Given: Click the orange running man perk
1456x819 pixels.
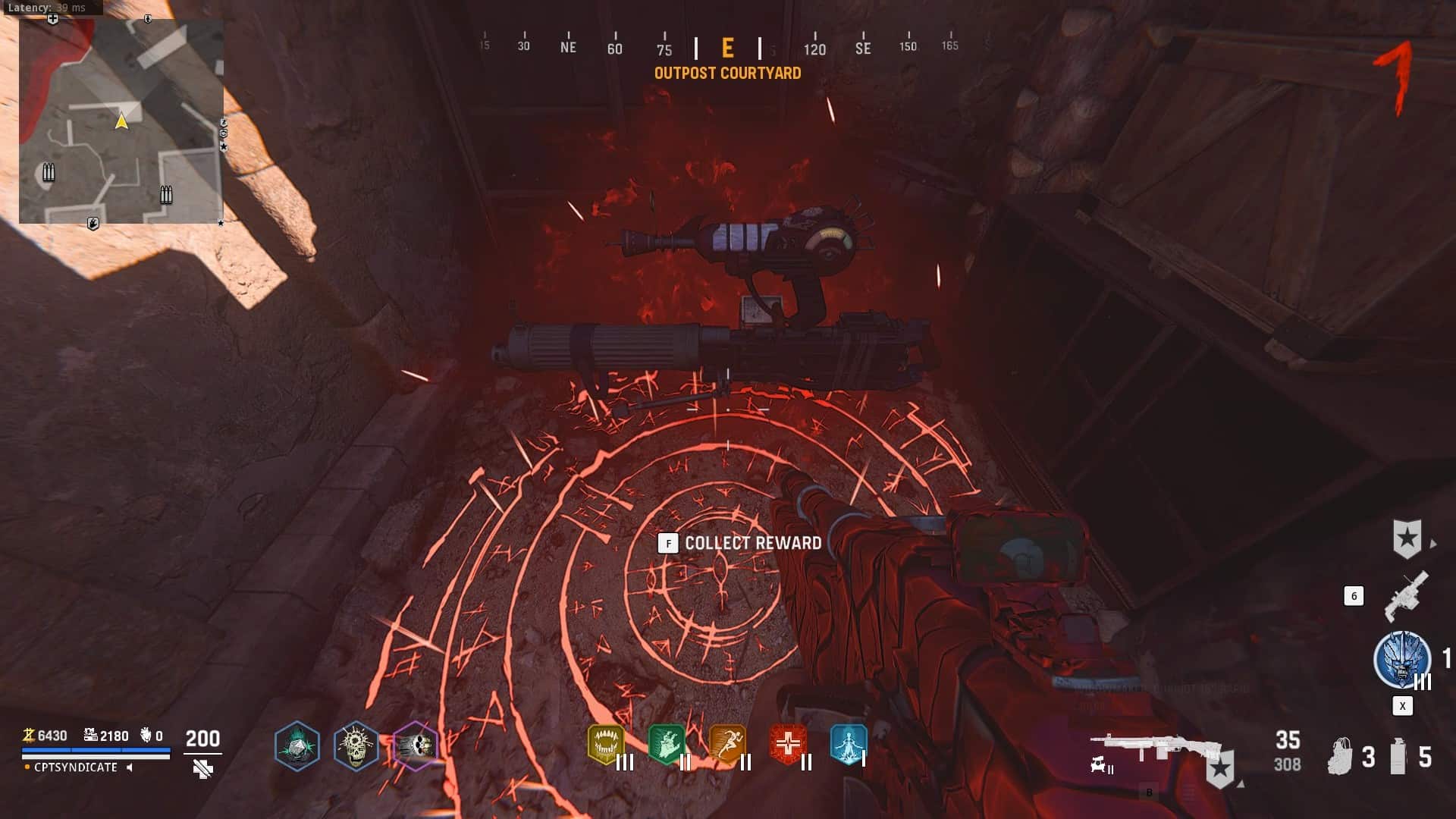Looking at the screenshot, I should 727,744.
